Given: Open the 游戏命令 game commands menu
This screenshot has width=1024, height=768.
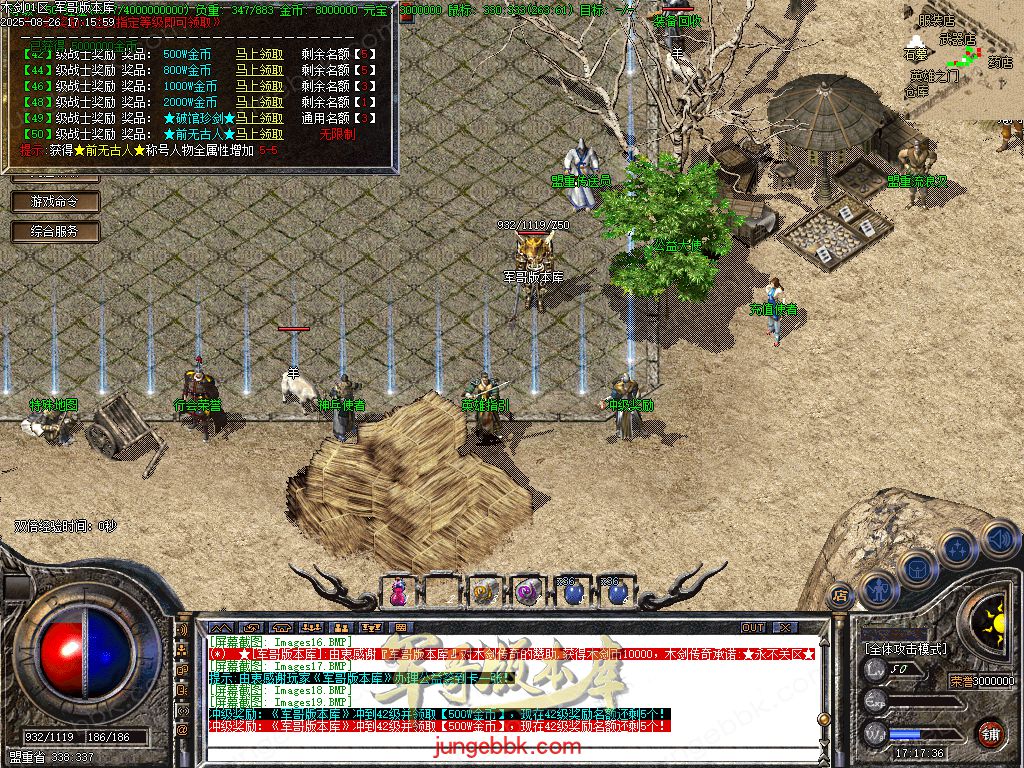Looking at the screenshot, I should pyautogui.click(x=55, y=201).
